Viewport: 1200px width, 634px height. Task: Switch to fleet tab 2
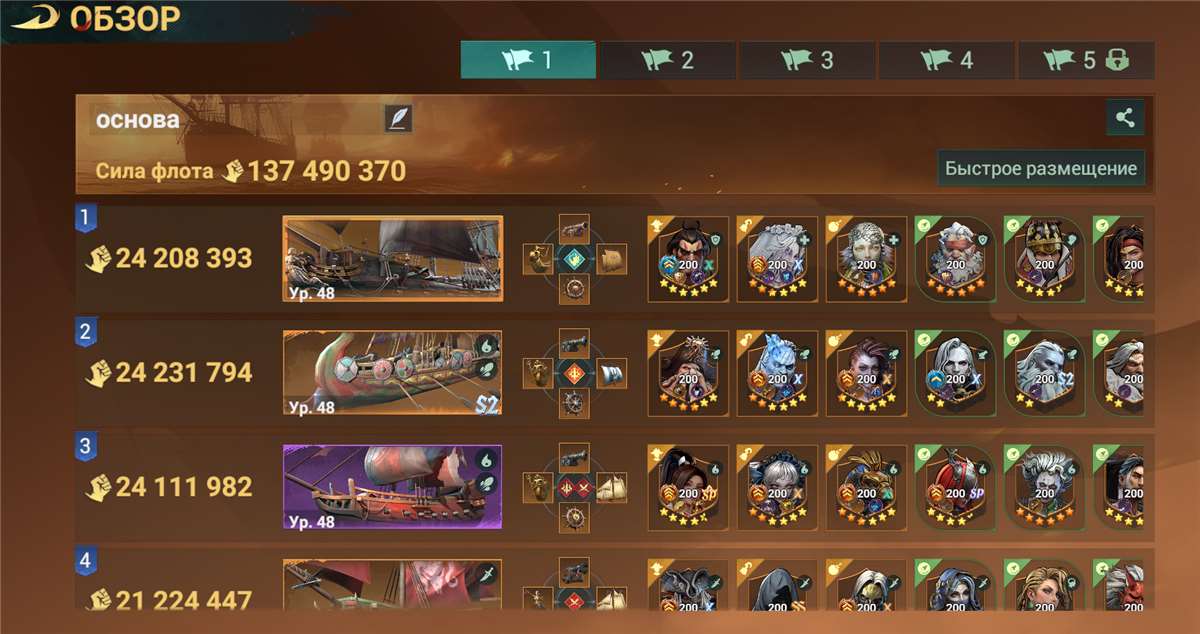pos(667,60)
